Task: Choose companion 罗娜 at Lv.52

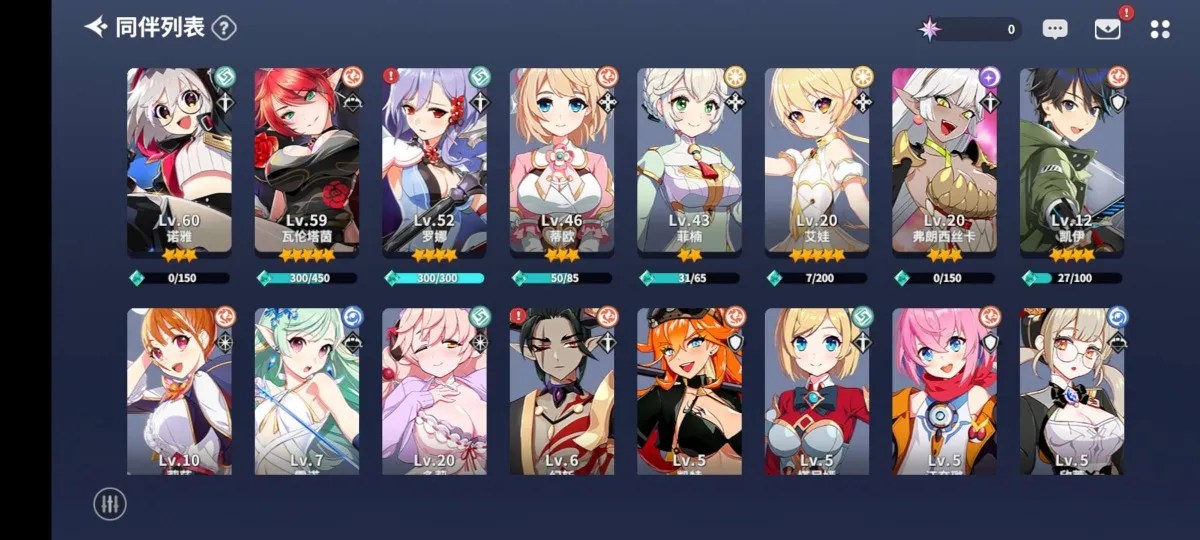Action: click(x=435, y=160)
